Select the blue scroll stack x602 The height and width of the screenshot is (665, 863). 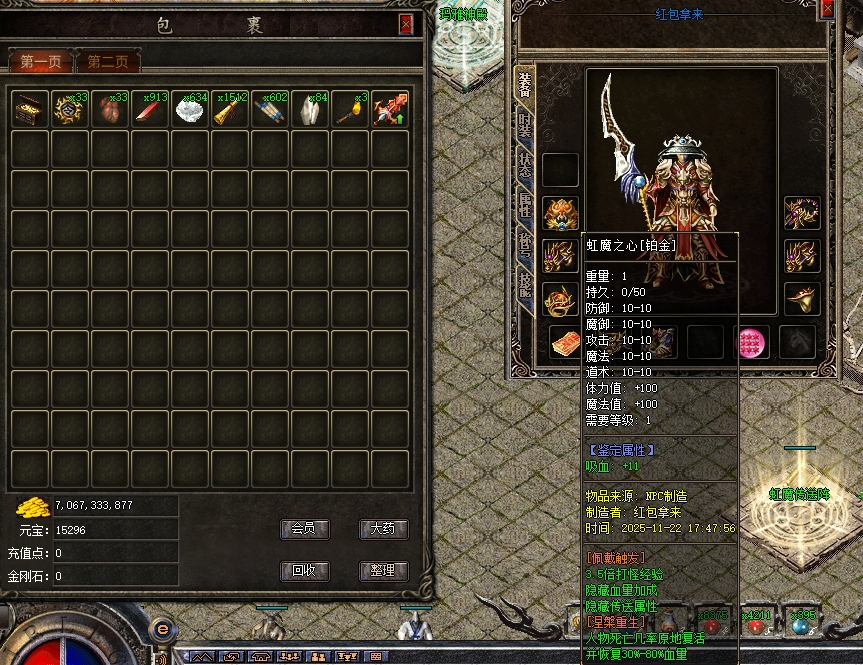[x=270, y=109]
